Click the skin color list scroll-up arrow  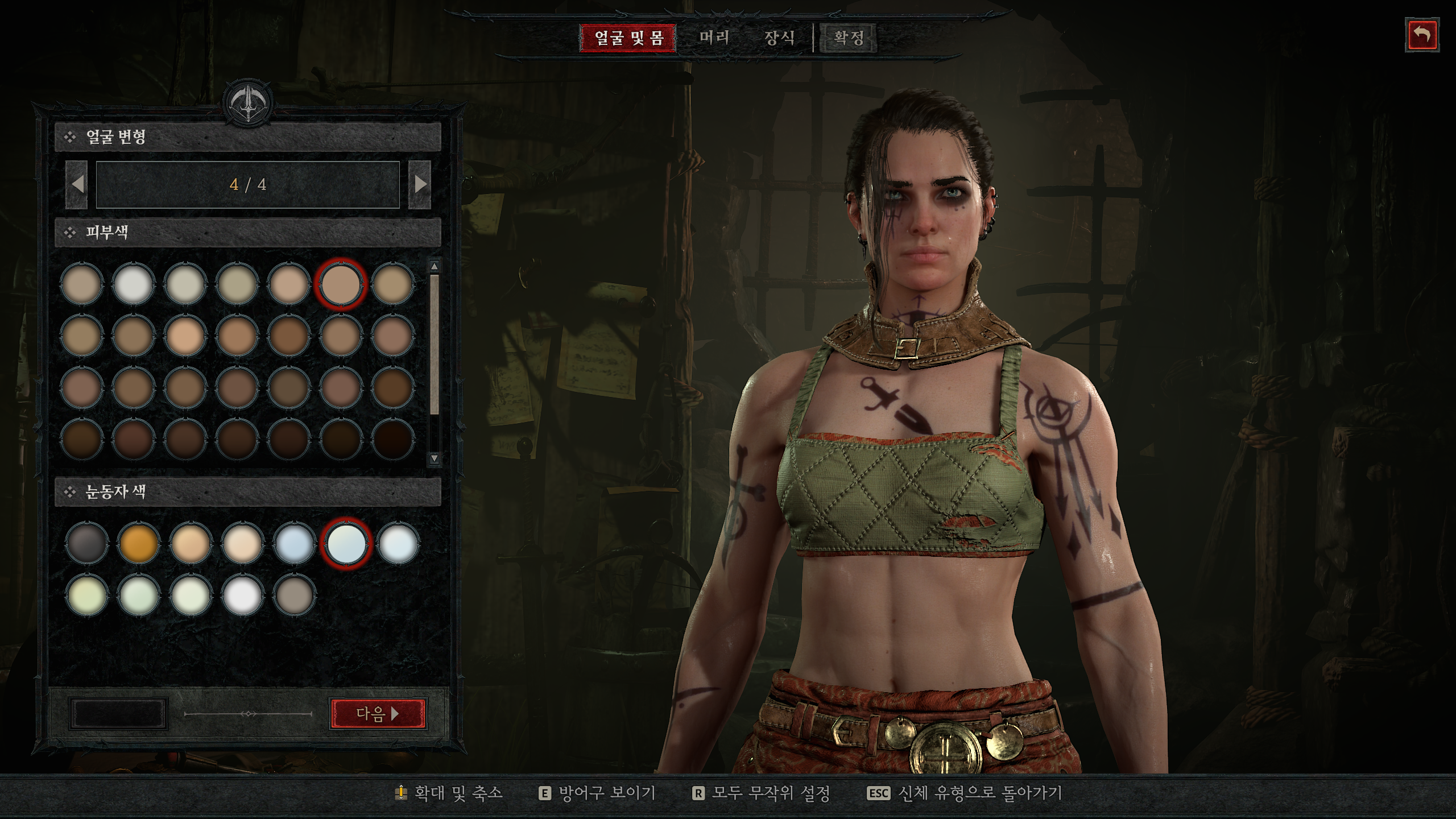pos(435,266)
